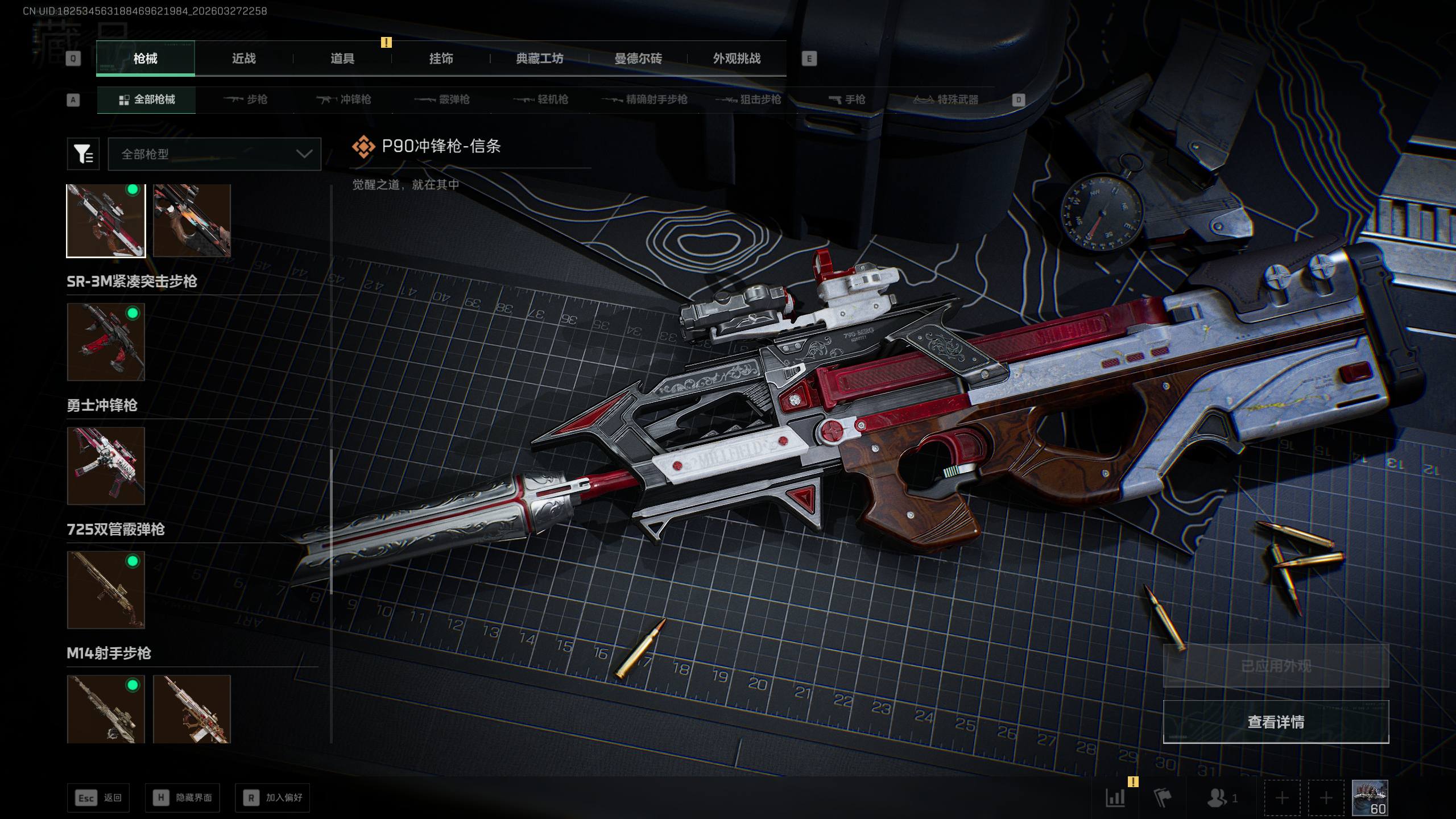Open the statistics bar chart icon

tap(1115, 797)
